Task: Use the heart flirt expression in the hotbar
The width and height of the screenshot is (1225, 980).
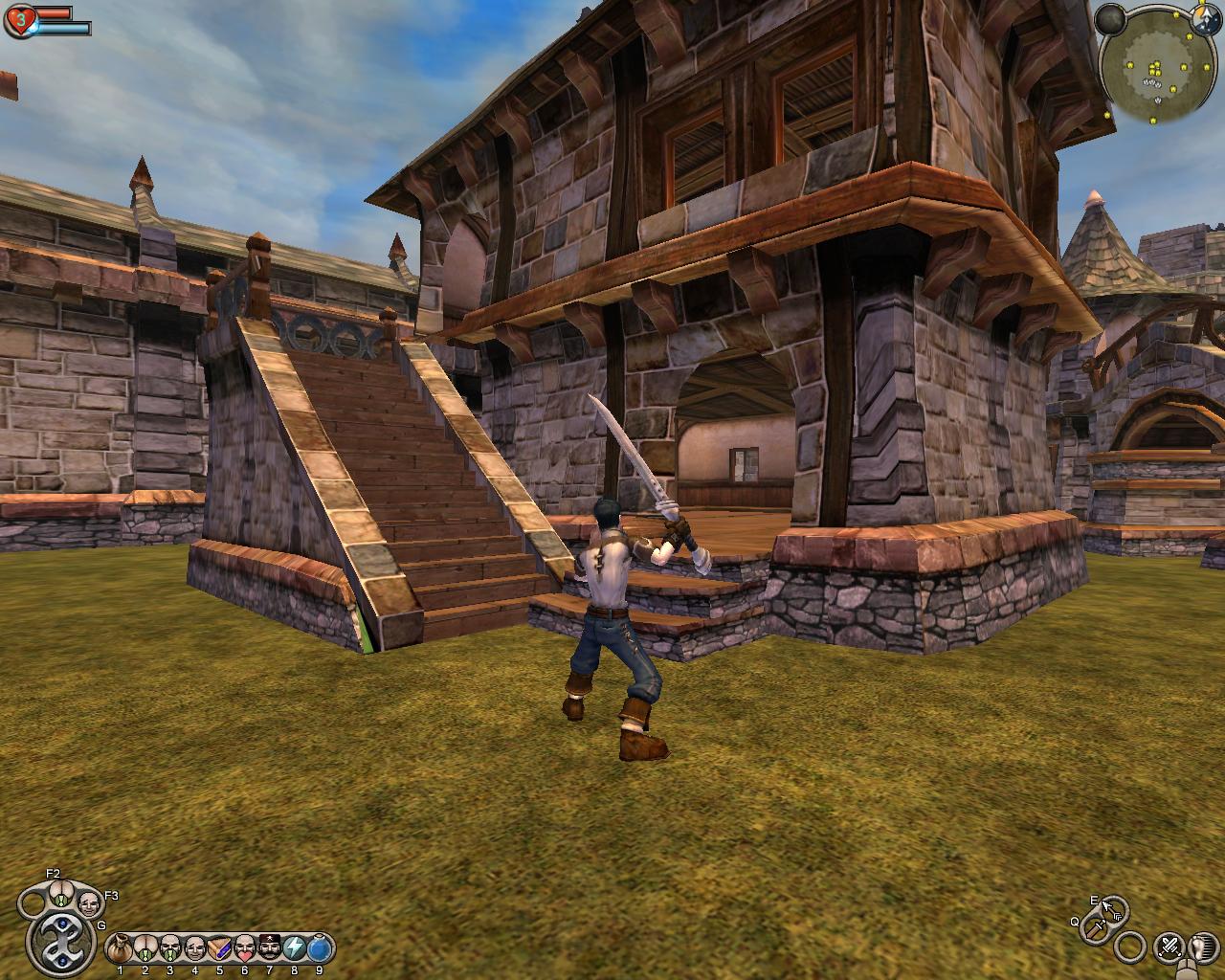Action: pos(245,948)
